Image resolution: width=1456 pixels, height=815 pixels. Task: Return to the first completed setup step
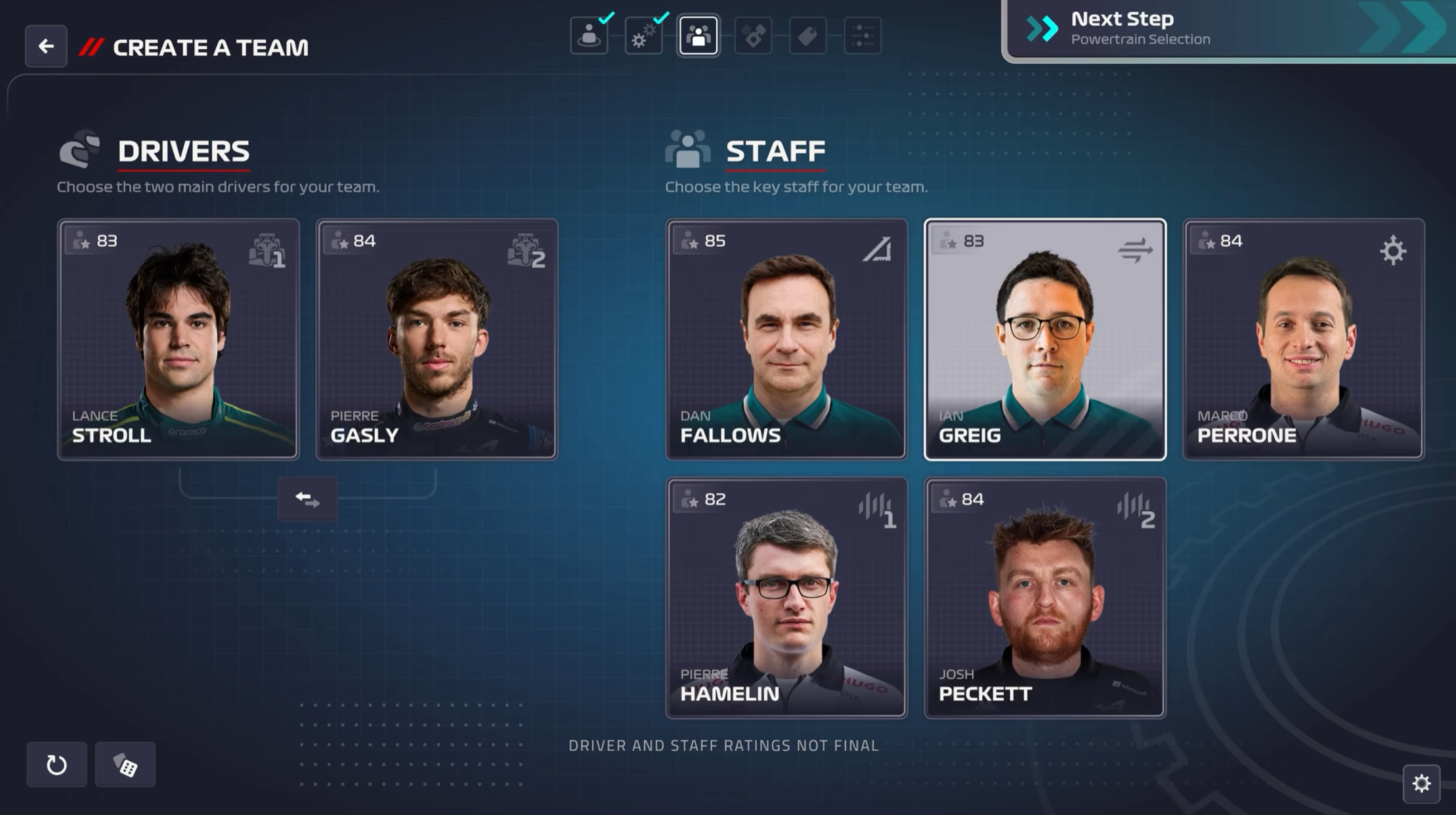[x=589, y=35]
